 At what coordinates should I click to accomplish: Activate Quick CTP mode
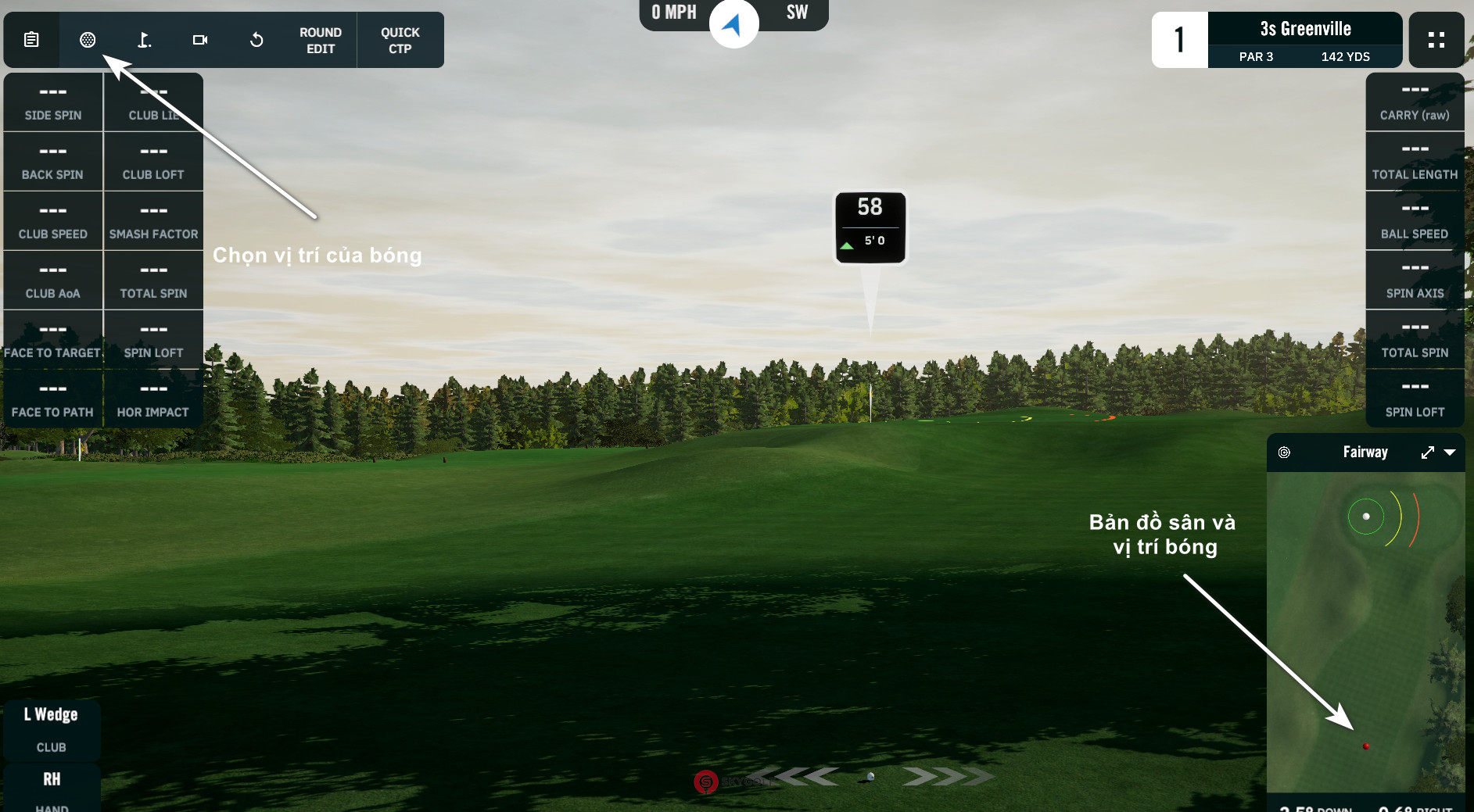(400, 41)
